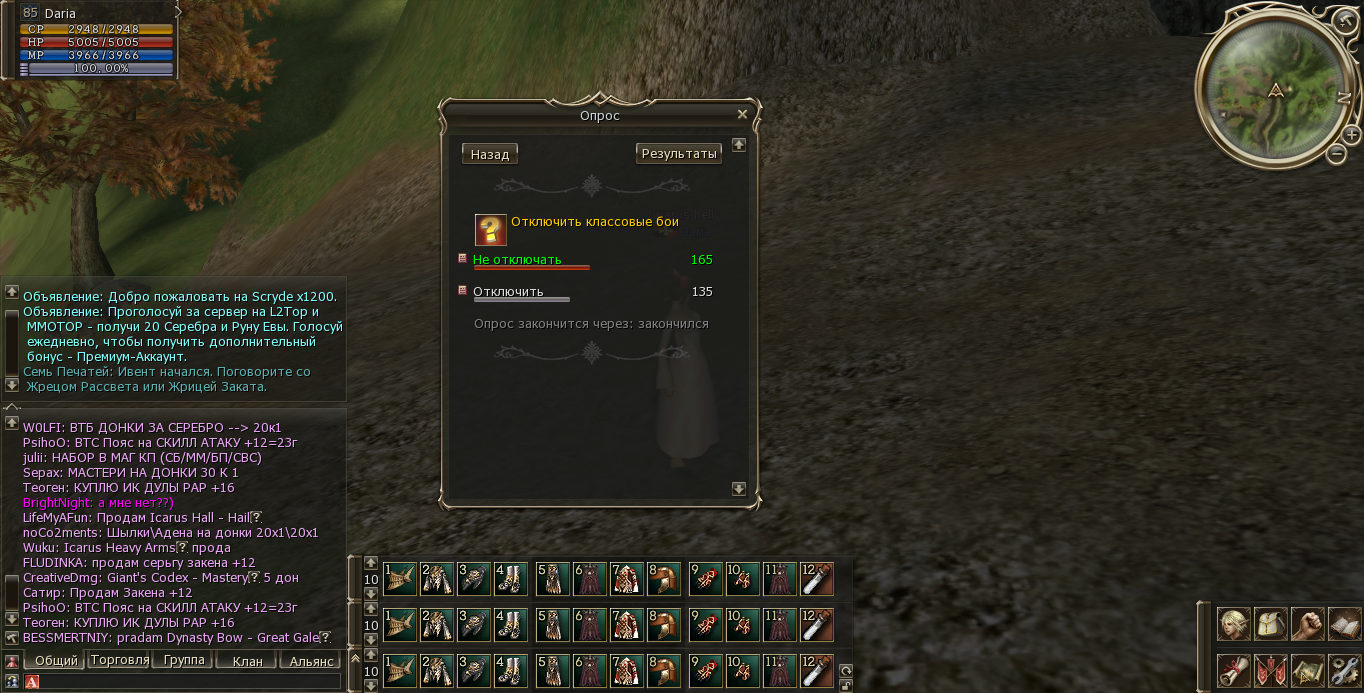Viewport: 1364px width, 693px height.
Task: Open the Альянс chat tab
Action: tap(311, 661)
